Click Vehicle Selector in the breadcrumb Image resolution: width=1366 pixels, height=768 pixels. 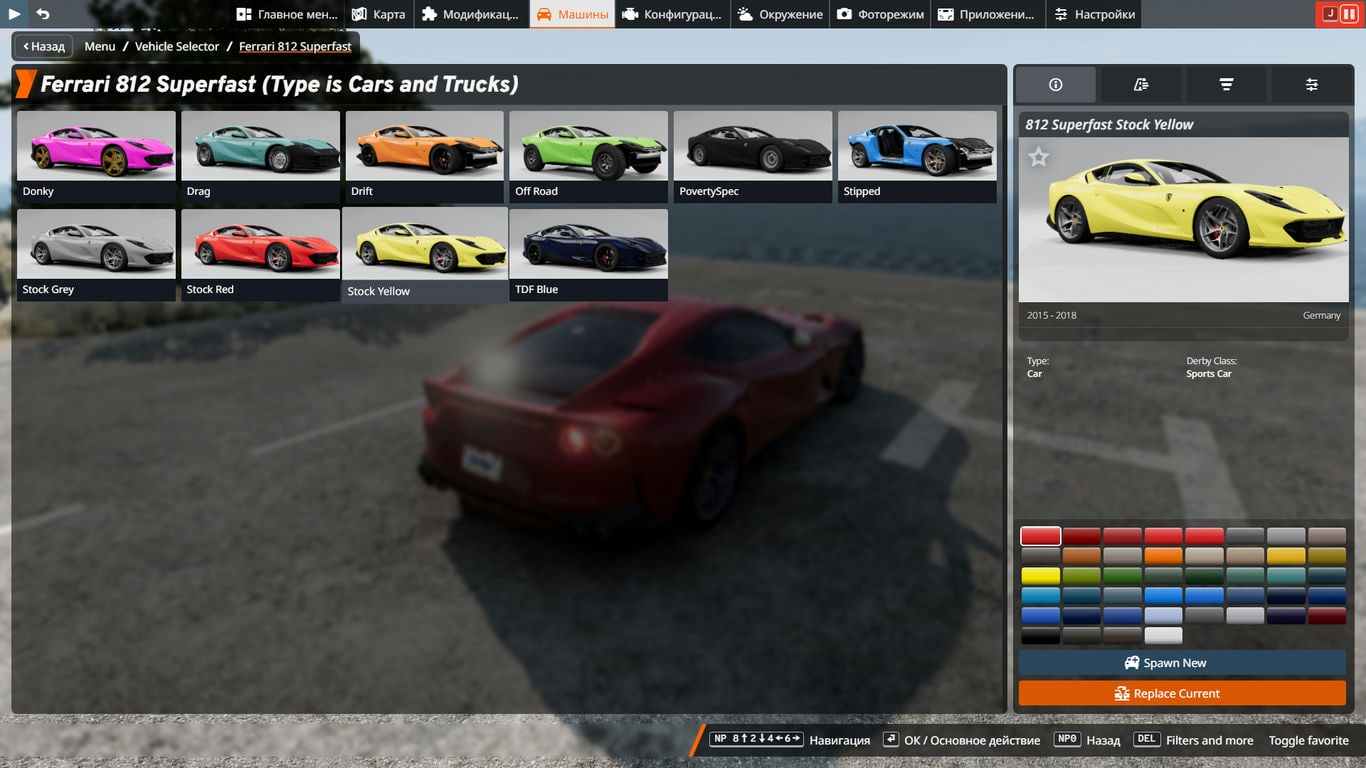click(x=177, y=46)
